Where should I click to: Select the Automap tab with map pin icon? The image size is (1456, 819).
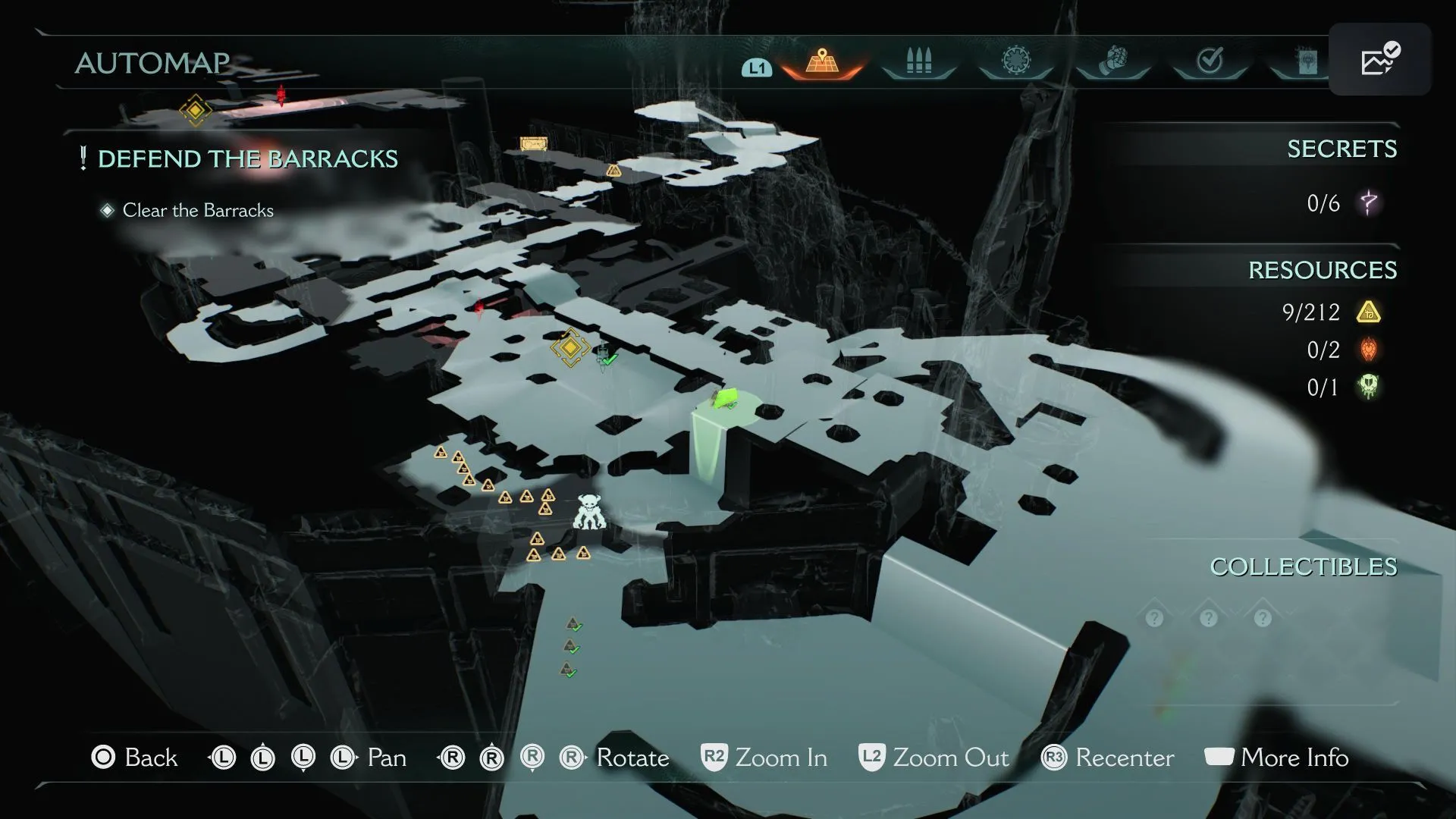(x=821, y=61)
